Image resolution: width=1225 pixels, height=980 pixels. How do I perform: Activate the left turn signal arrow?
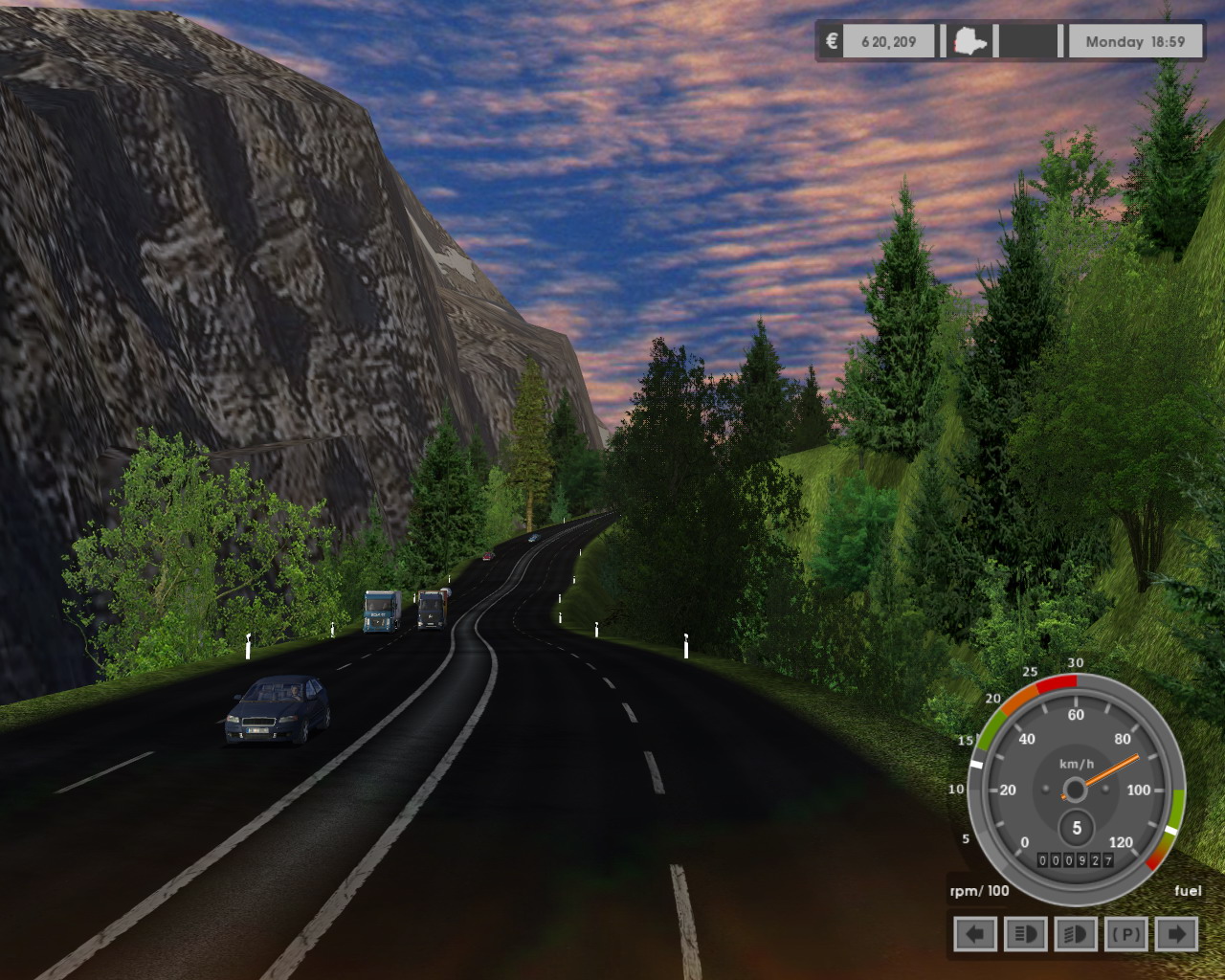tap(975, 934)
